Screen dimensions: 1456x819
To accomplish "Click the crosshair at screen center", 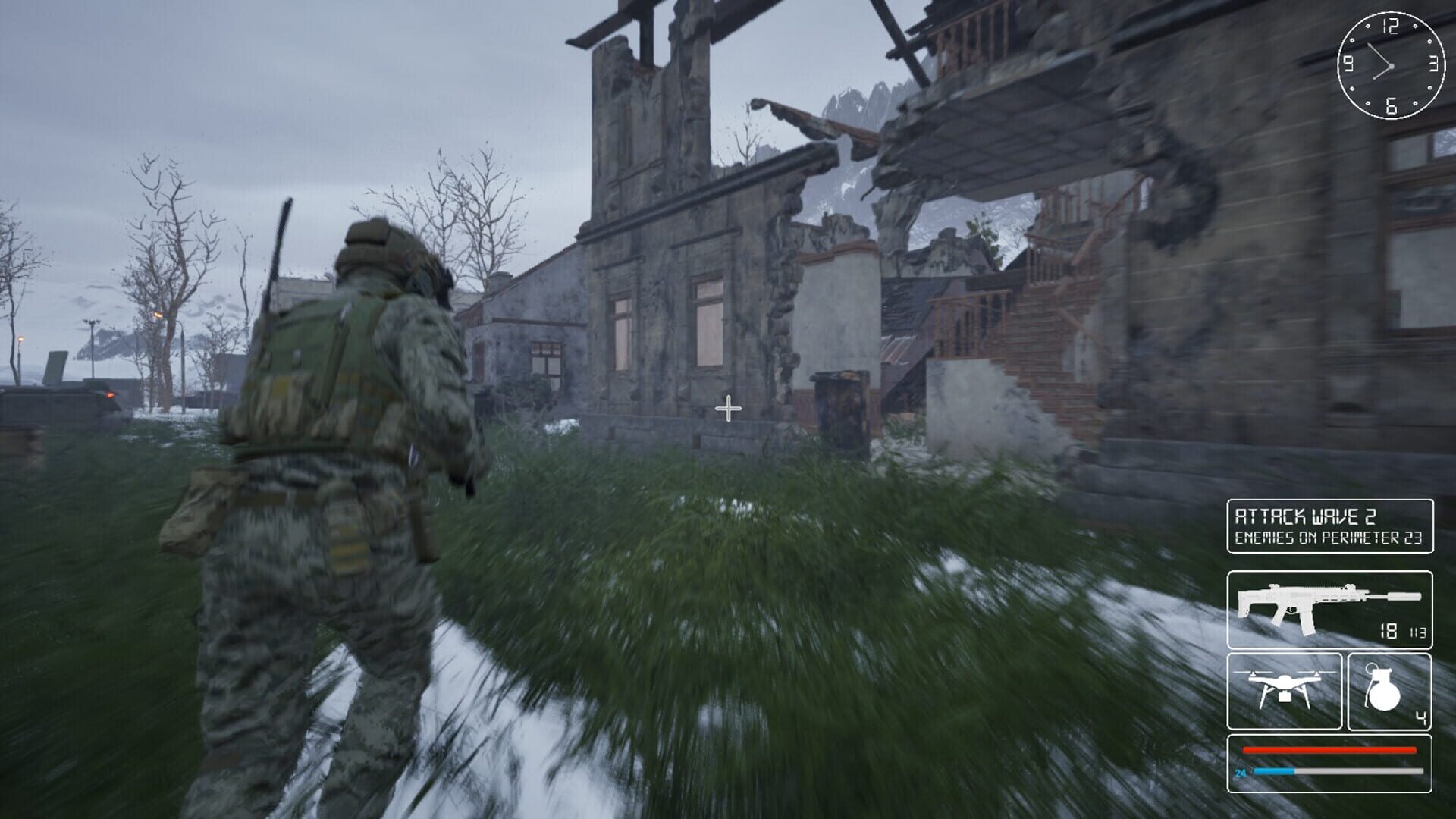I will coord(728,409).
